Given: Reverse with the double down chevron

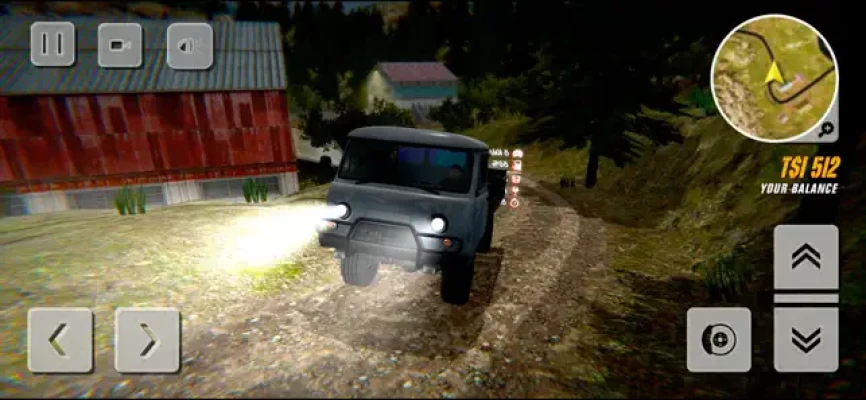Looking at the screenshot, I should pyautogui.click(x=806, y=339).
